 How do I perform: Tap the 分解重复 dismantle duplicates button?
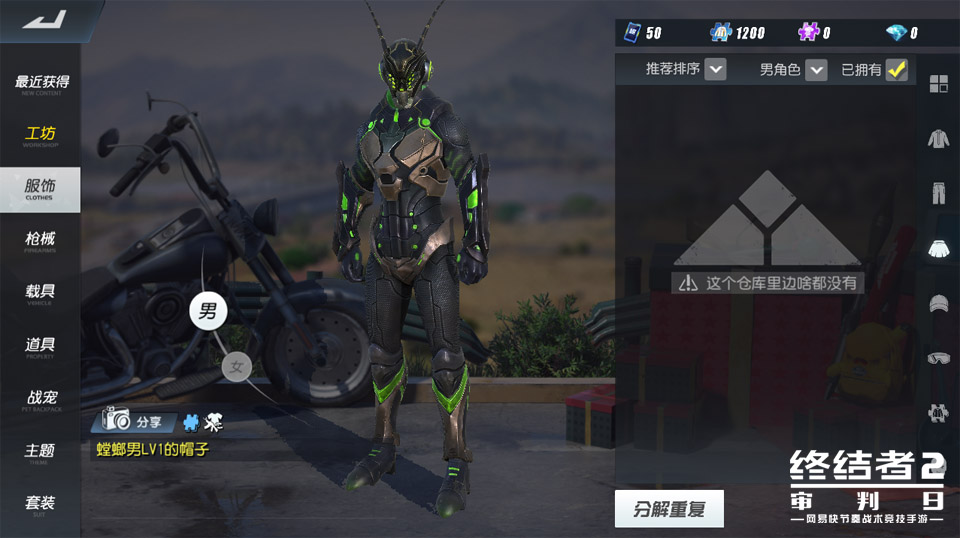click(669, 509)
